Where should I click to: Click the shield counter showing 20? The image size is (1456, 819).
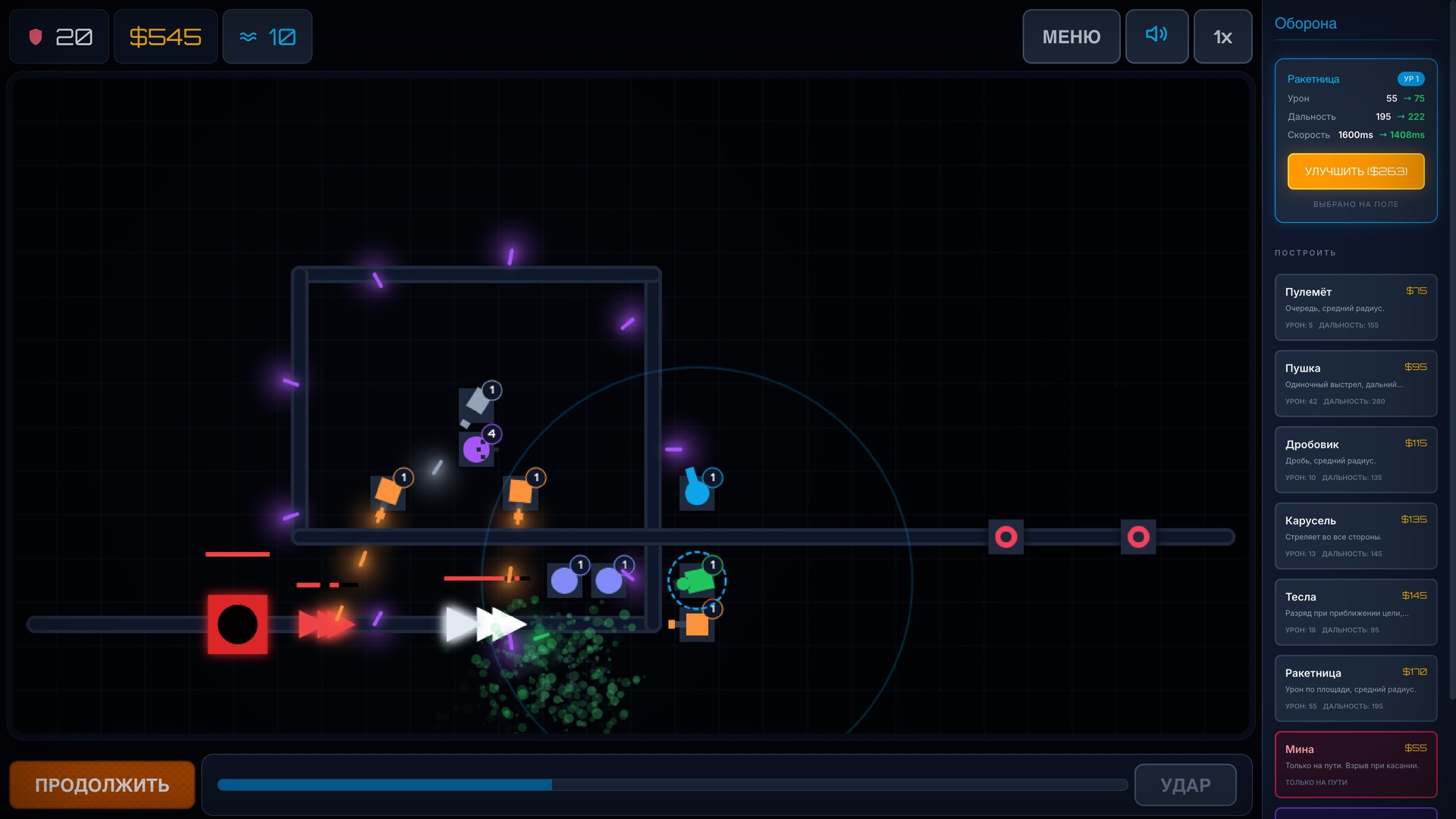58,36
